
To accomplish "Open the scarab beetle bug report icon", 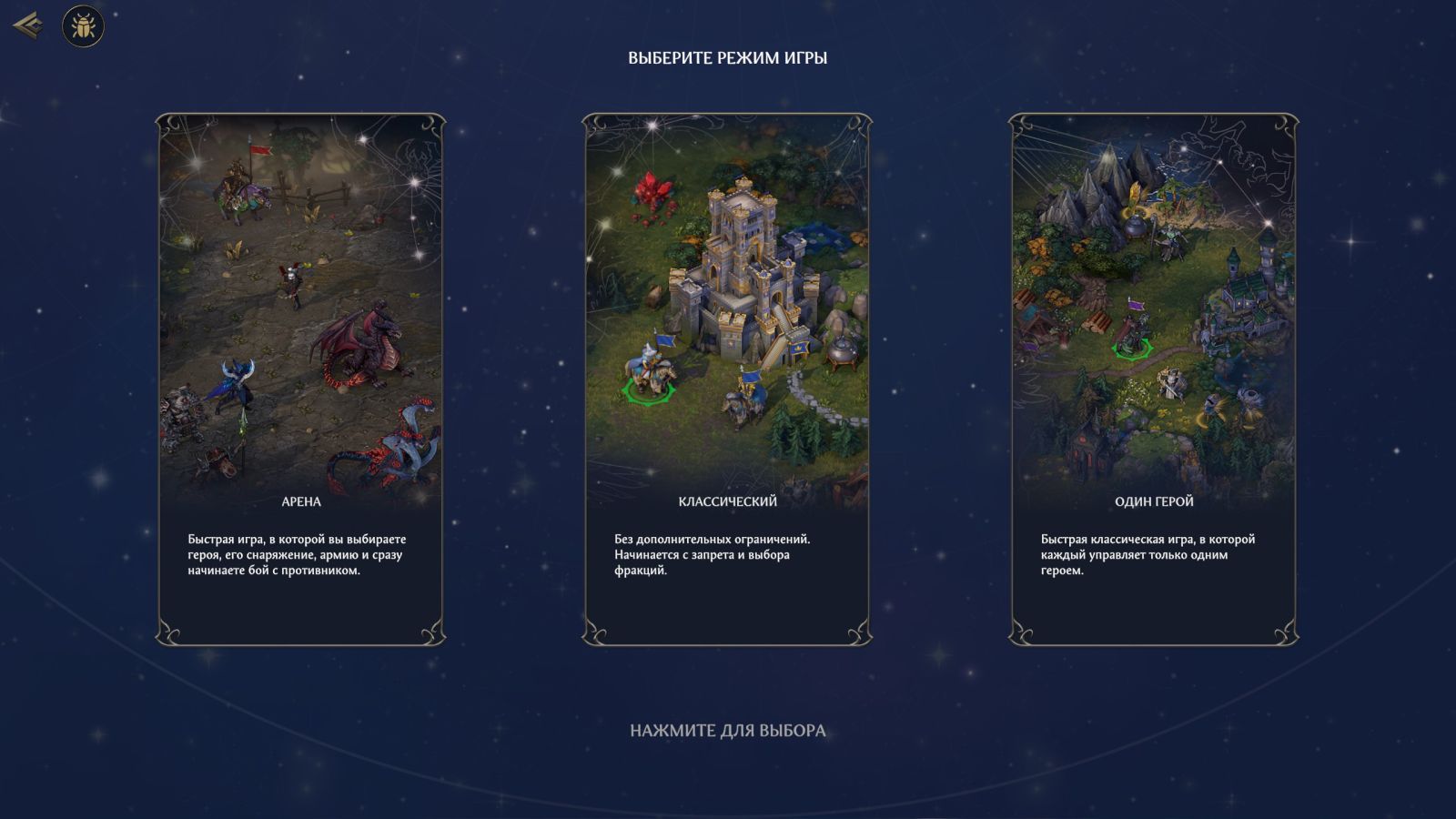I will point(83,26).
